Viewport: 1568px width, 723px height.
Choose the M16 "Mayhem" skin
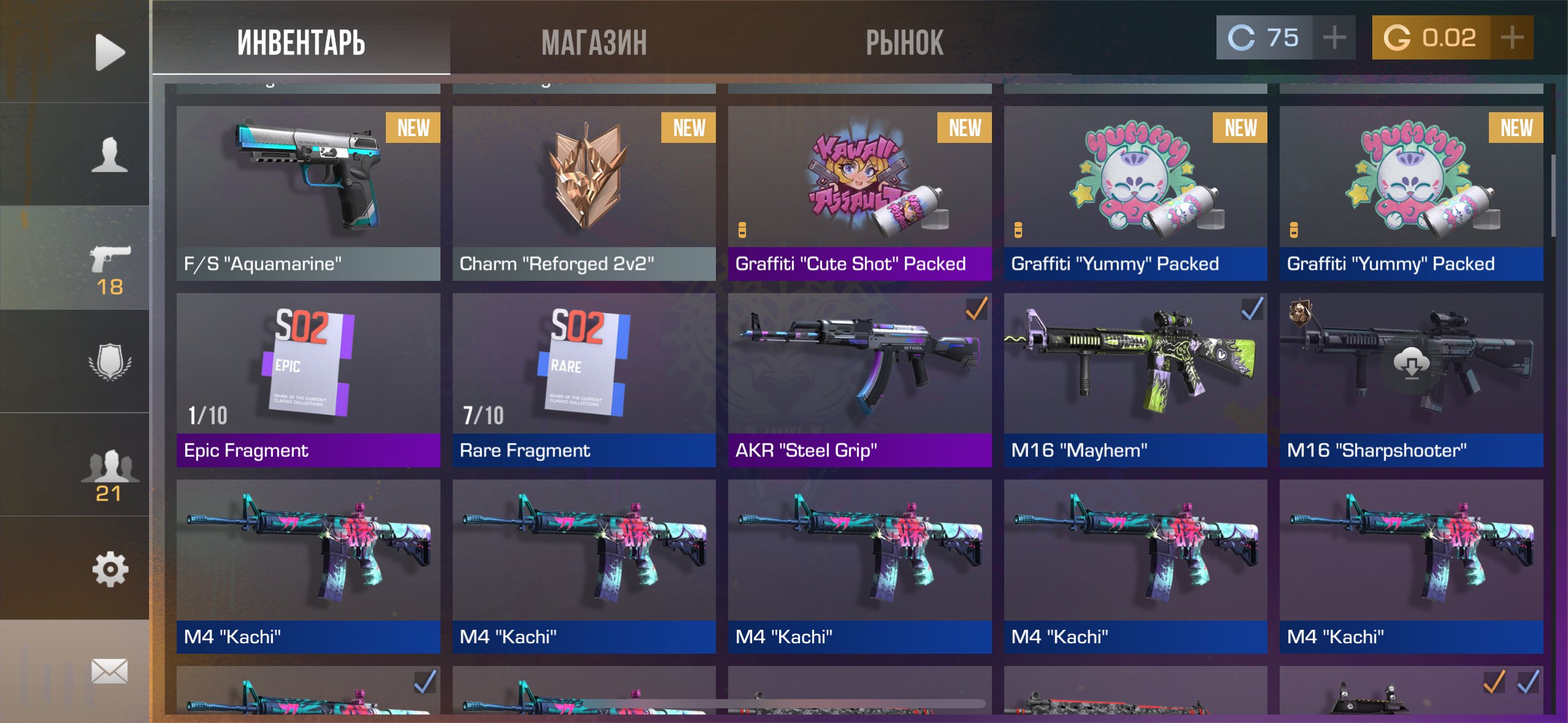(x=1135, y=380)
